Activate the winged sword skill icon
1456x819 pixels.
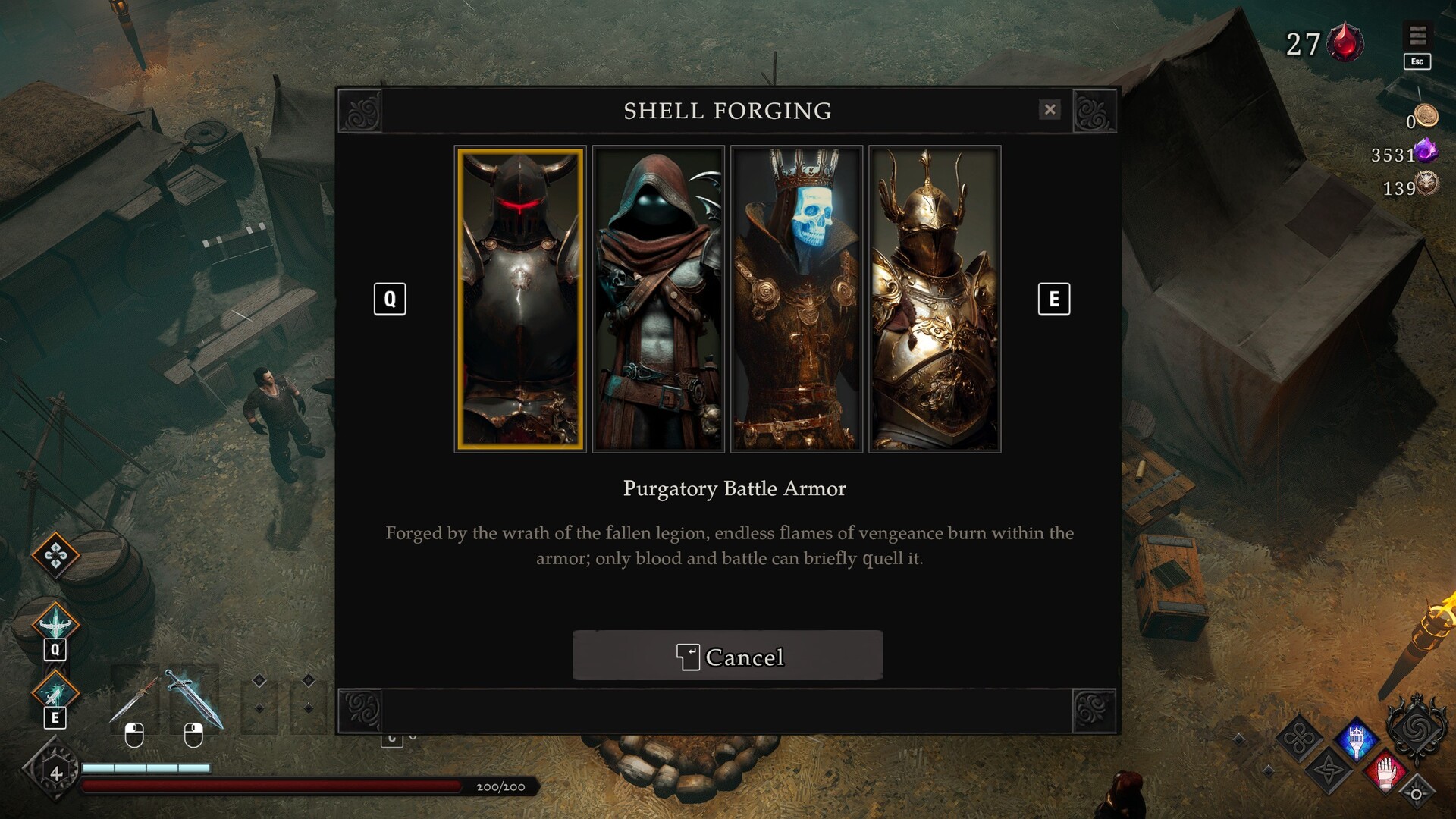pyautogui.click(x=55, y=623)
